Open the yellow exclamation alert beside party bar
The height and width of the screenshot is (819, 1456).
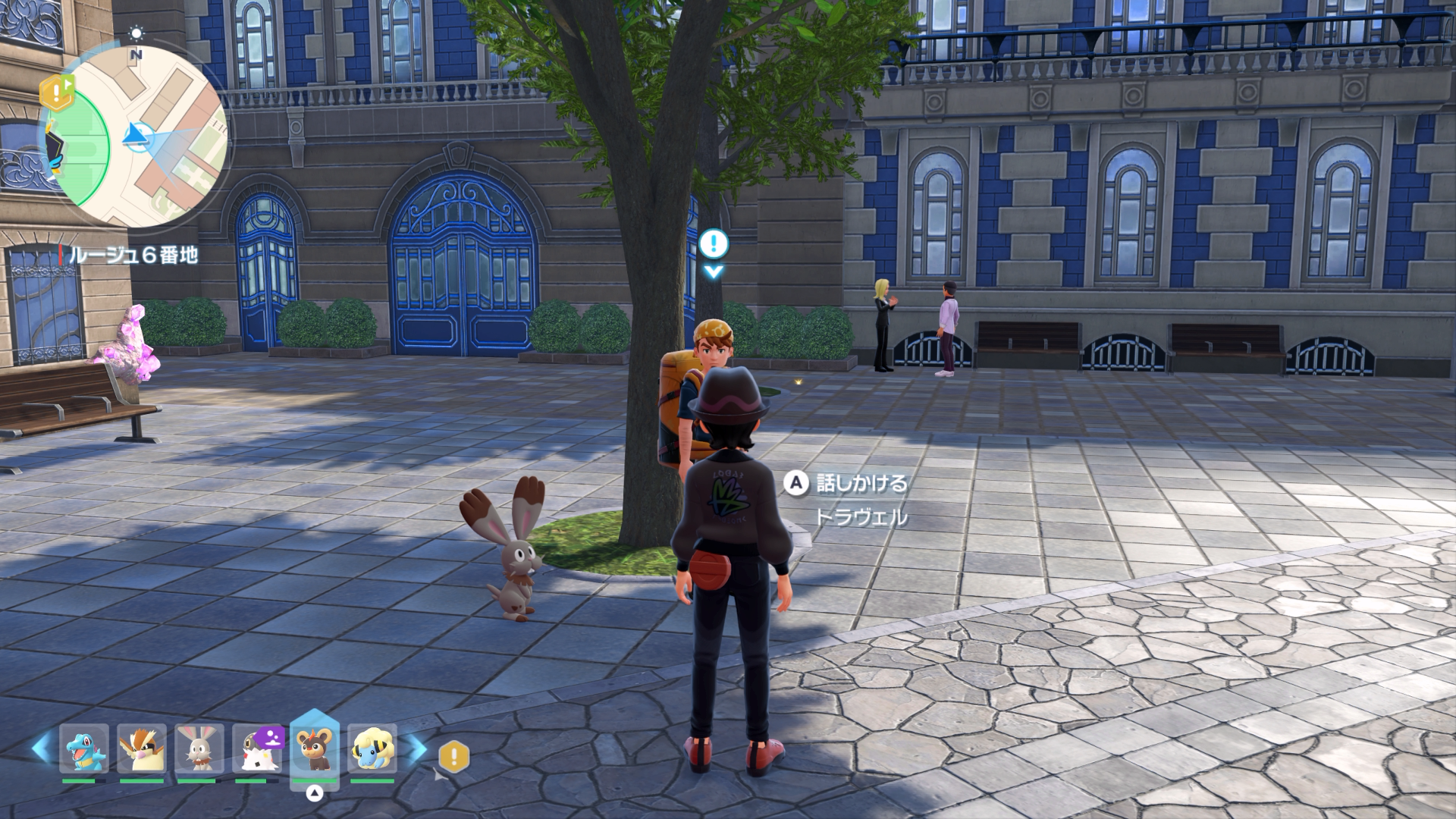(x=454, y=756)
